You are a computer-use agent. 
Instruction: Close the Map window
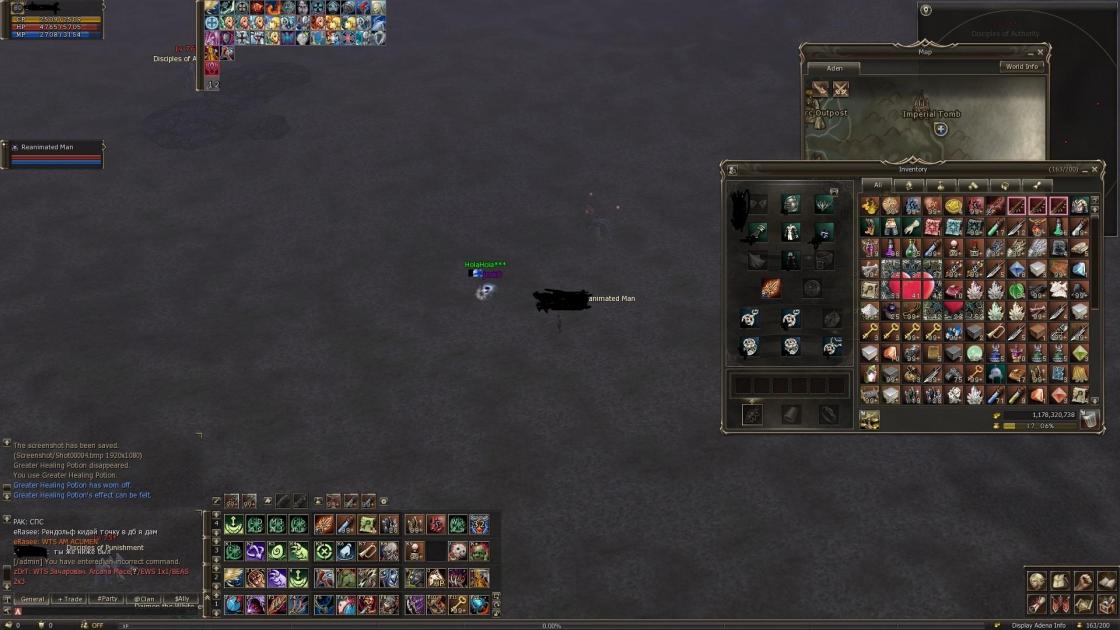point(1040,52)
